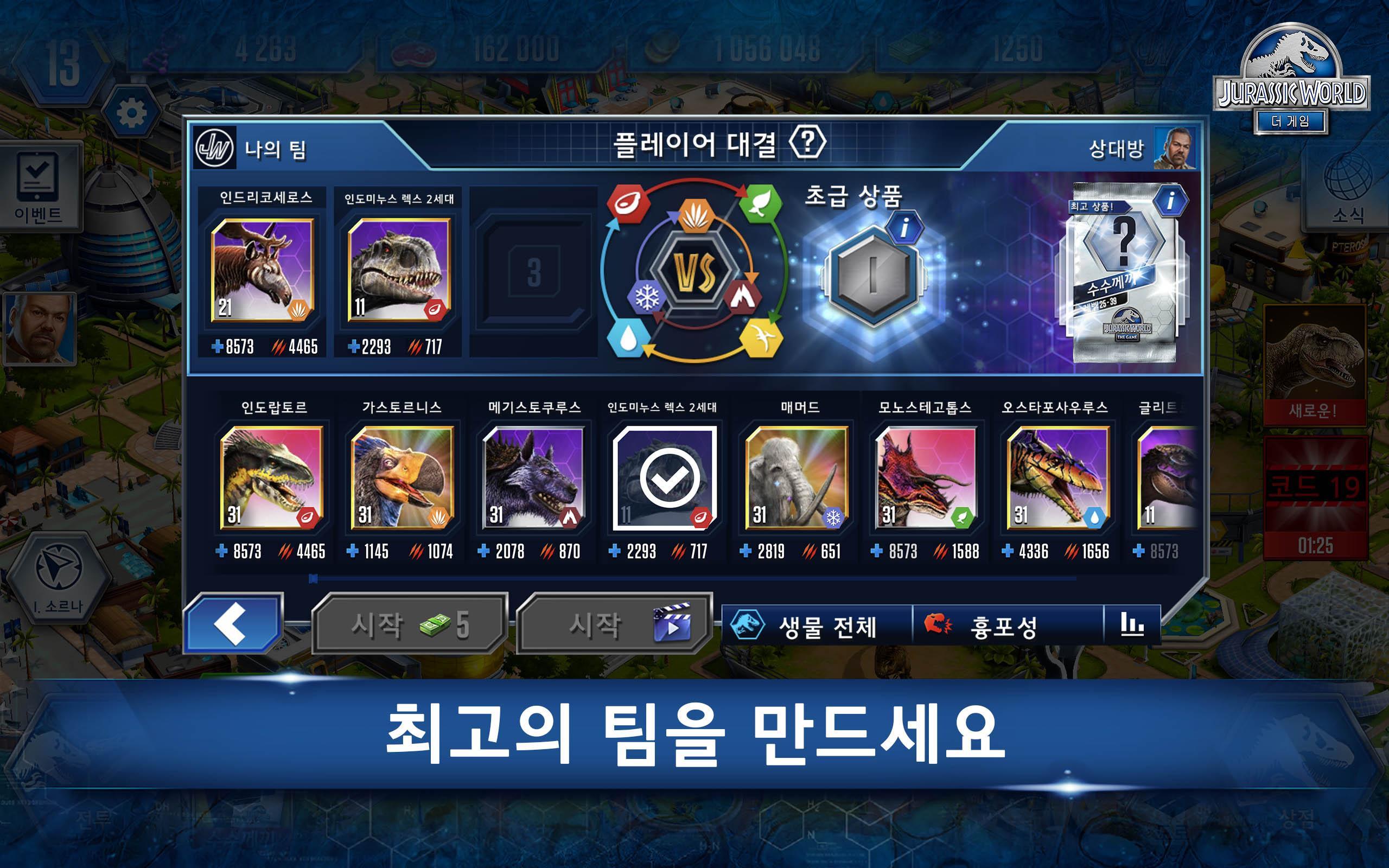
Task: Show info for the mystery card pack
Action: (x=1169, y=201)
